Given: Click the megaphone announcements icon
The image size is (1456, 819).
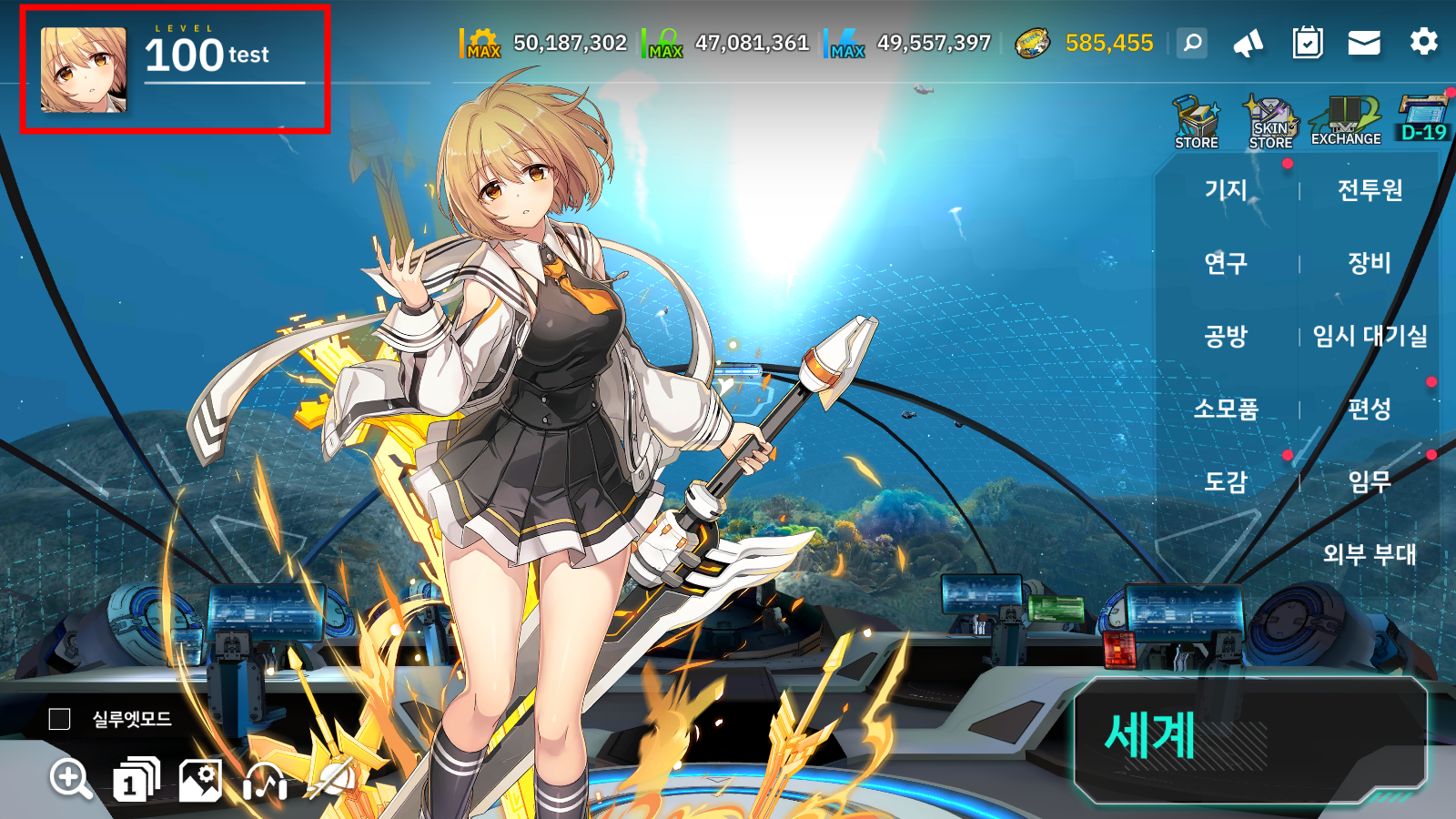Looking at the screenshot, I should (x=1249, y=43).
